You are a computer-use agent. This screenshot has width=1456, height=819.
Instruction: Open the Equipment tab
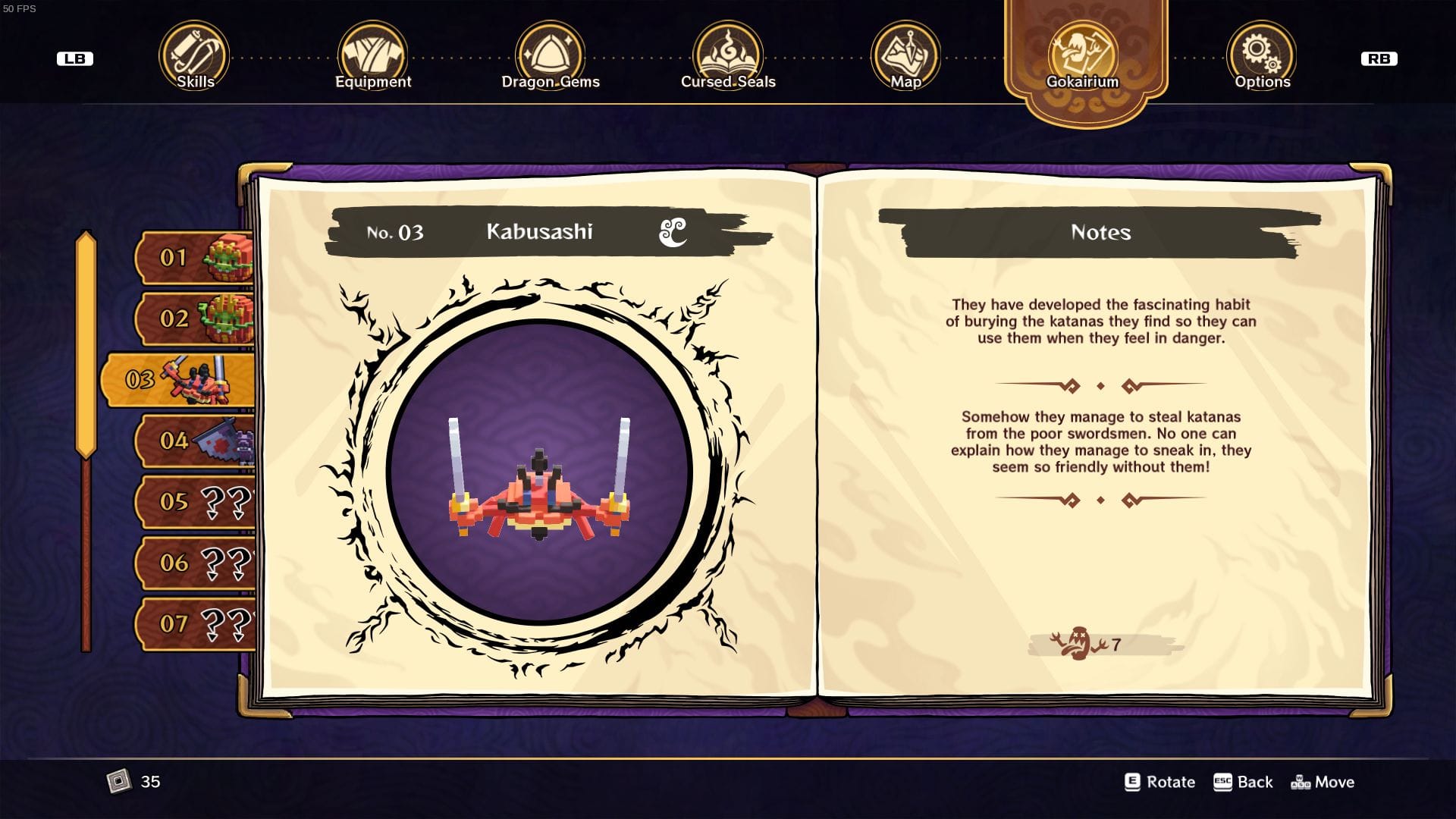click(372, 57)
